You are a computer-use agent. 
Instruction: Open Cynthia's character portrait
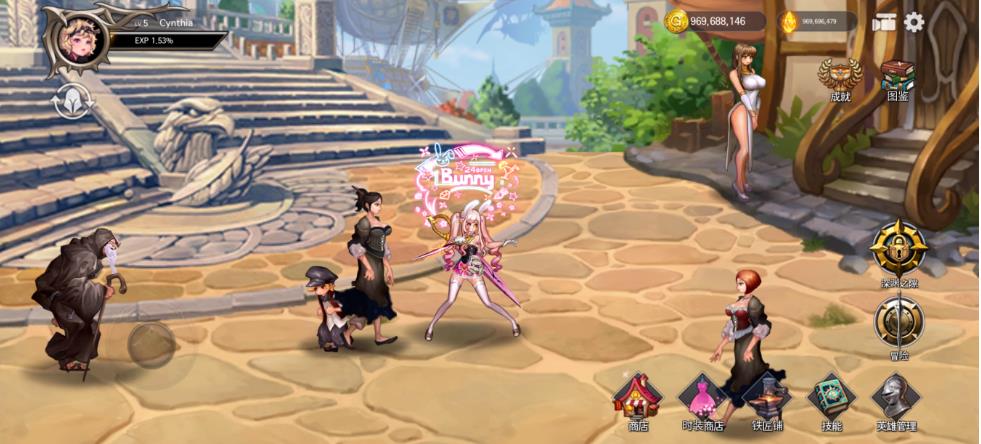(75, 41)
